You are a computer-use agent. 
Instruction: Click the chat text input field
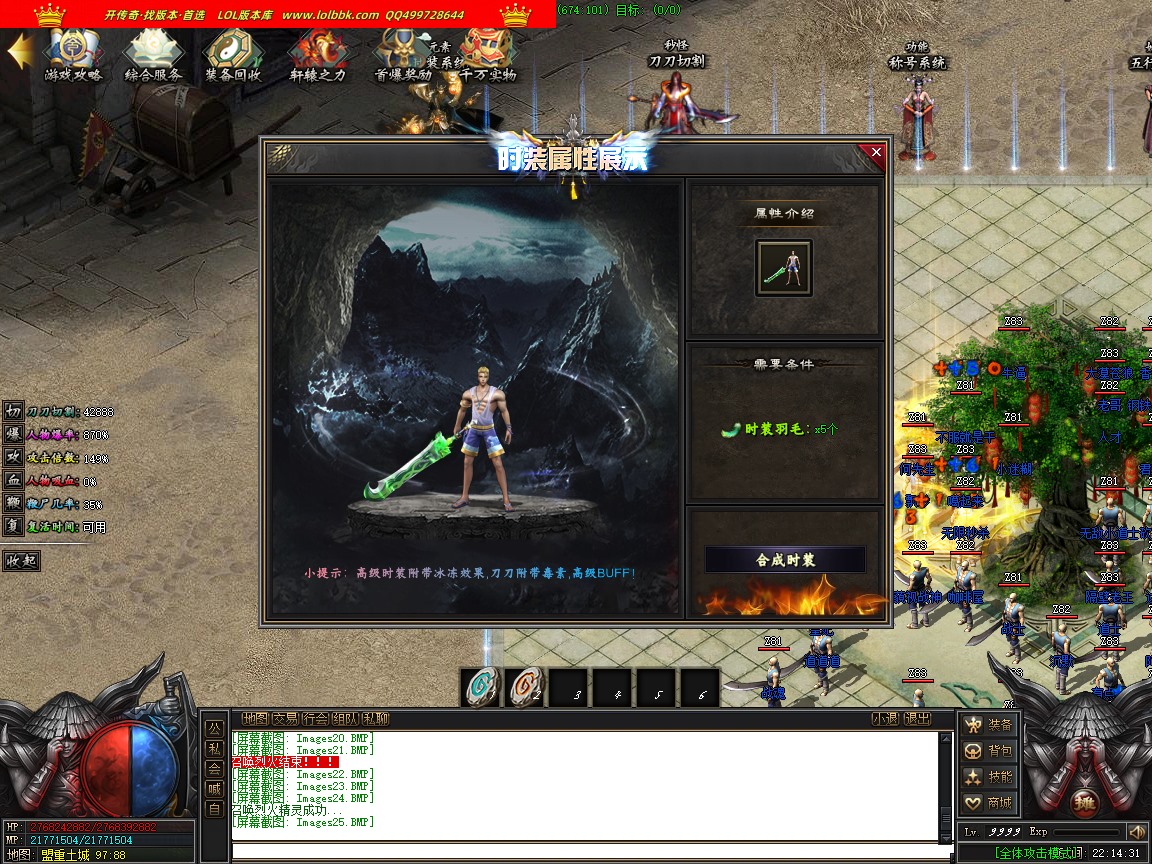point(590,852)
